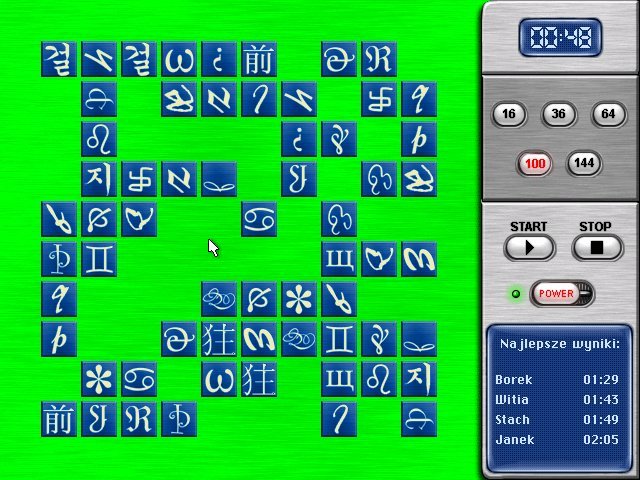The width and height of the screenshot is (640, 480).
Task: Choose the 144 tiles board size
Action: [584, 163]
